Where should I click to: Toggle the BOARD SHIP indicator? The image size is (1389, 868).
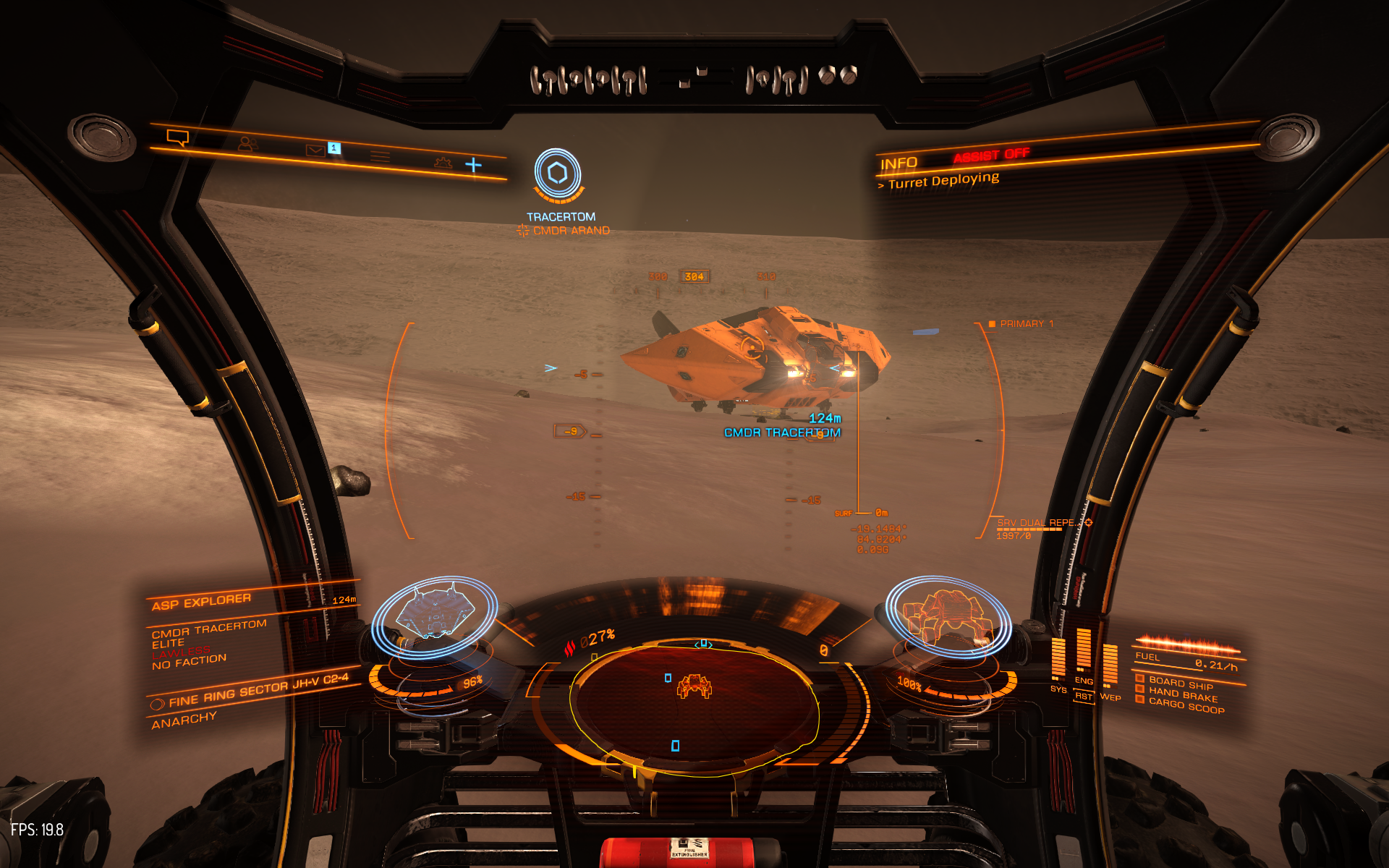tap(1180, 682)
